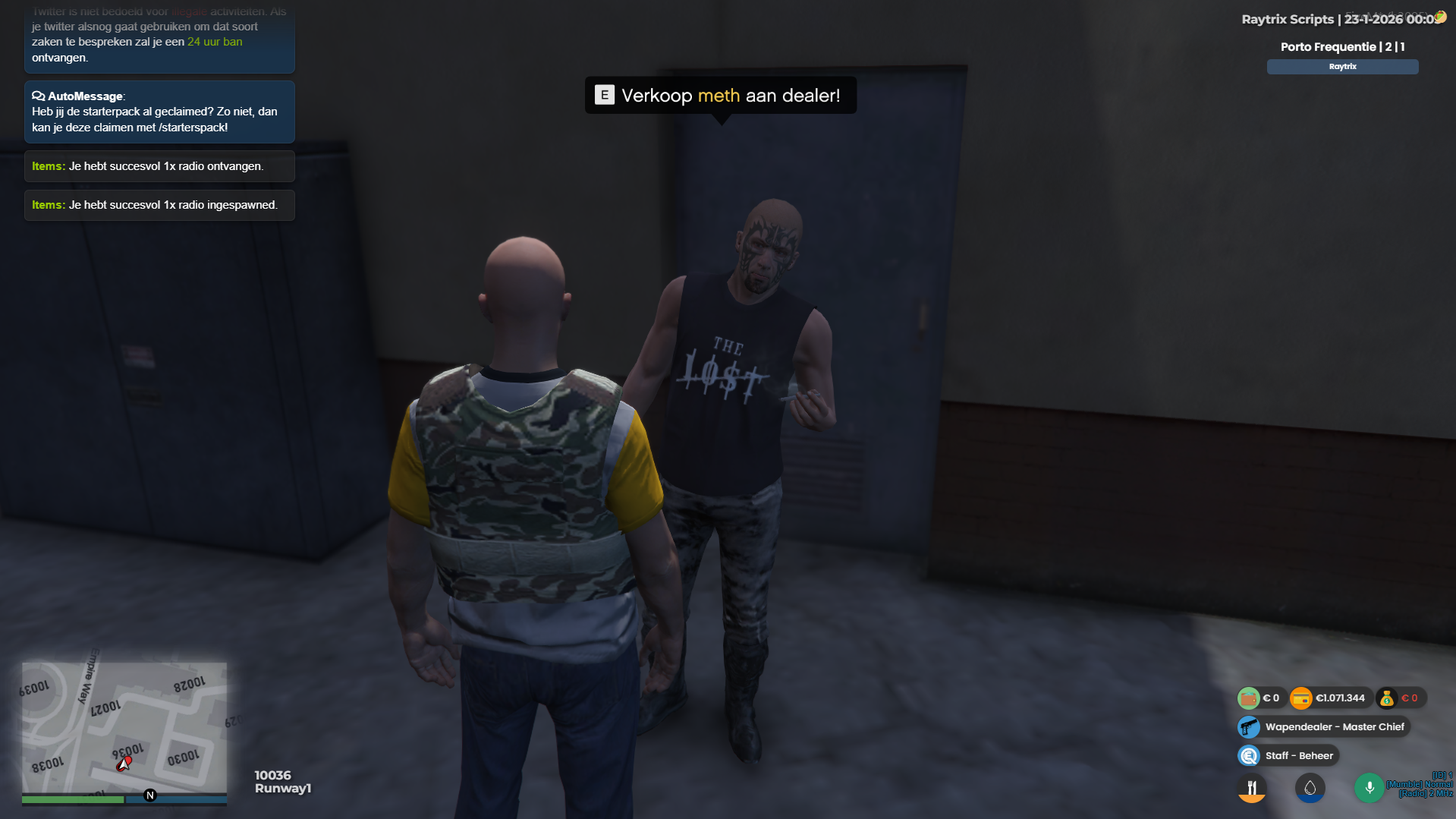Collapse the Twitter ban warning message
Image resolution: width=1456 pixels, height=819 pixels.
(x=159, y=34)
